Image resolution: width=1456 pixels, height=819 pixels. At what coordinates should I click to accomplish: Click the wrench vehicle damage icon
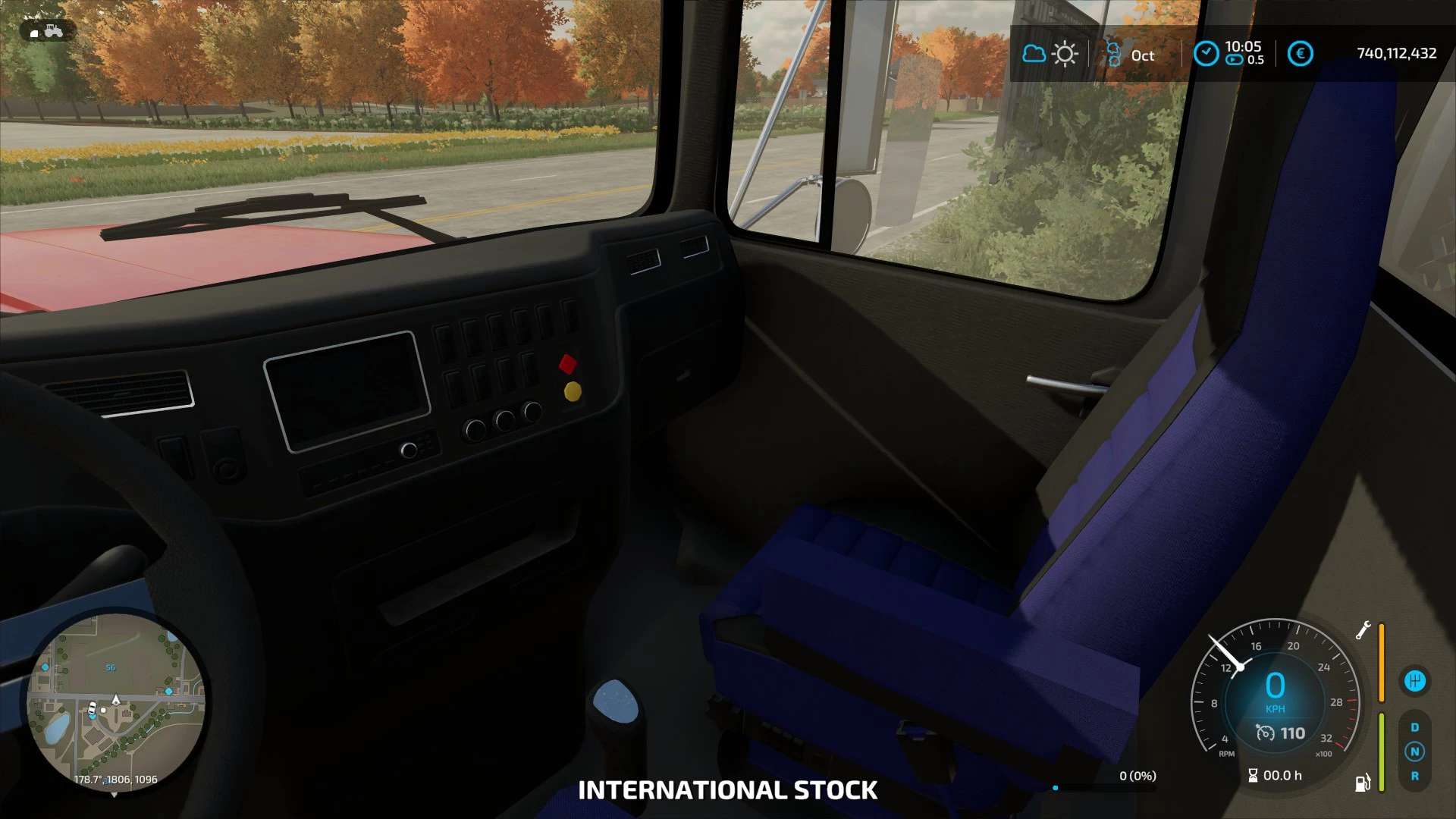[x=1363, y=630]
